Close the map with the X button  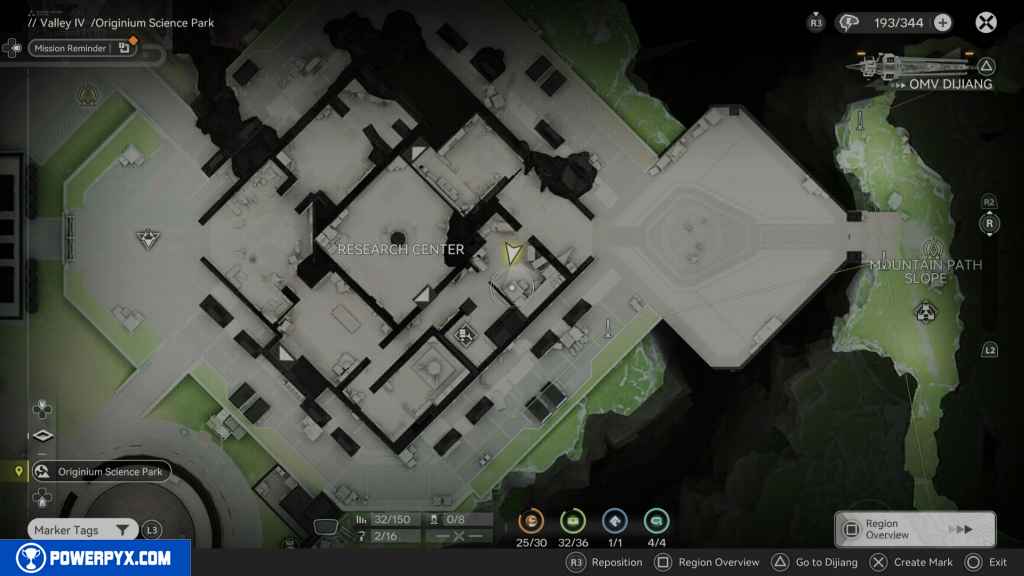(x=986, y=22)
